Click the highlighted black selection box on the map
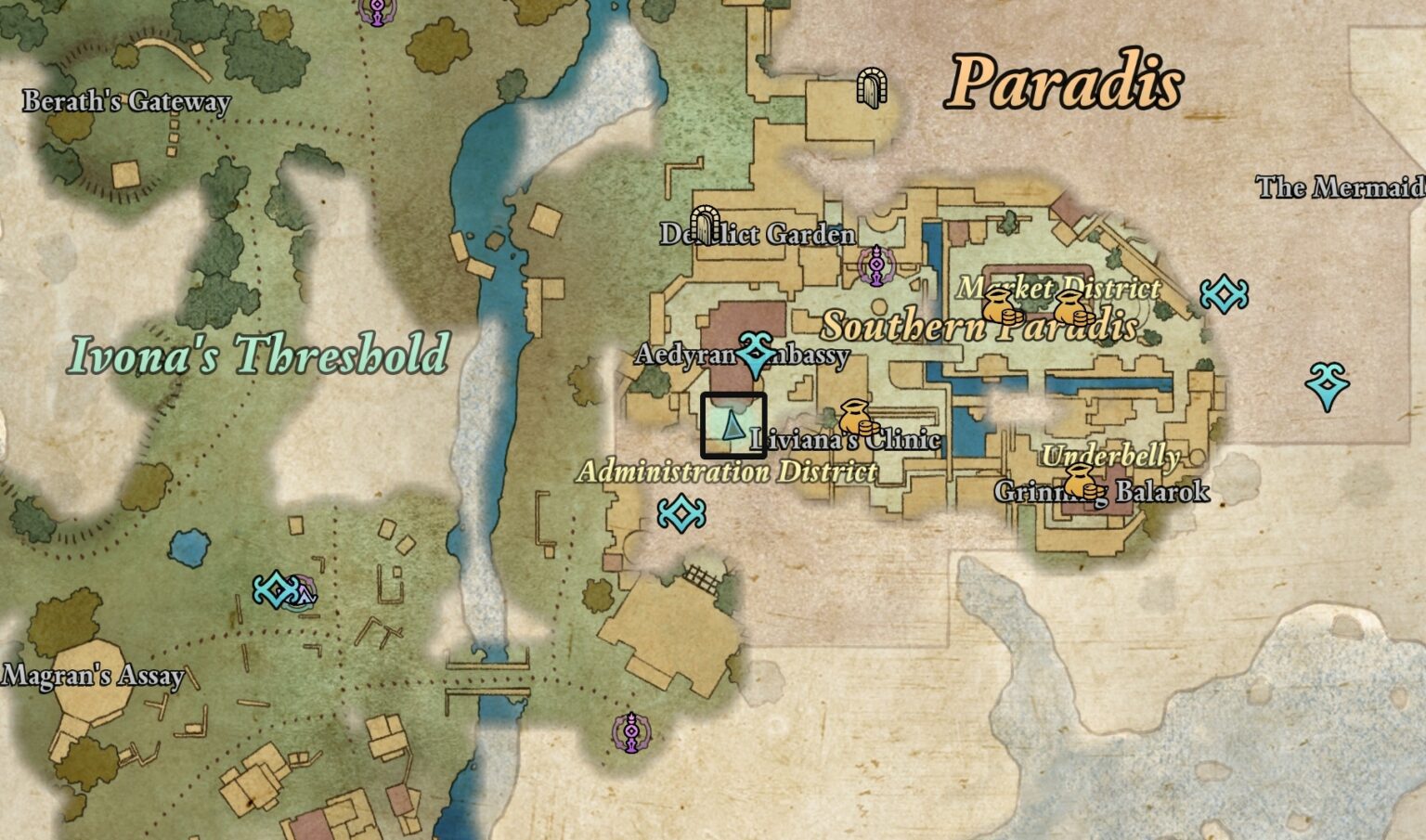Screen dimensions: 1426x840 pos(734,427)
